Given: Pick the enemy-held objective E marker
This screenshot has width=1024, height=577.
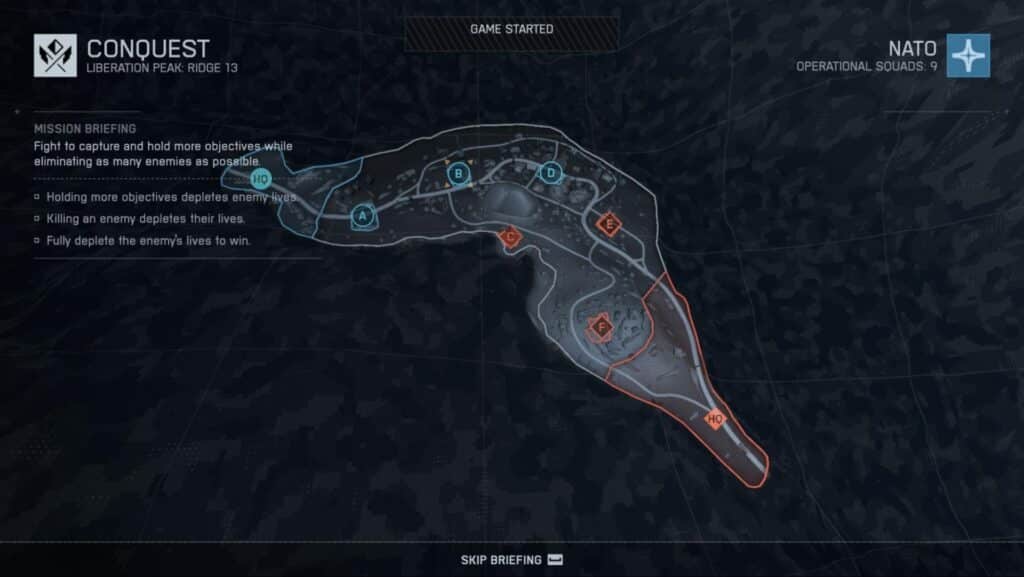Looking at the screenshot, I should point(608,224).
